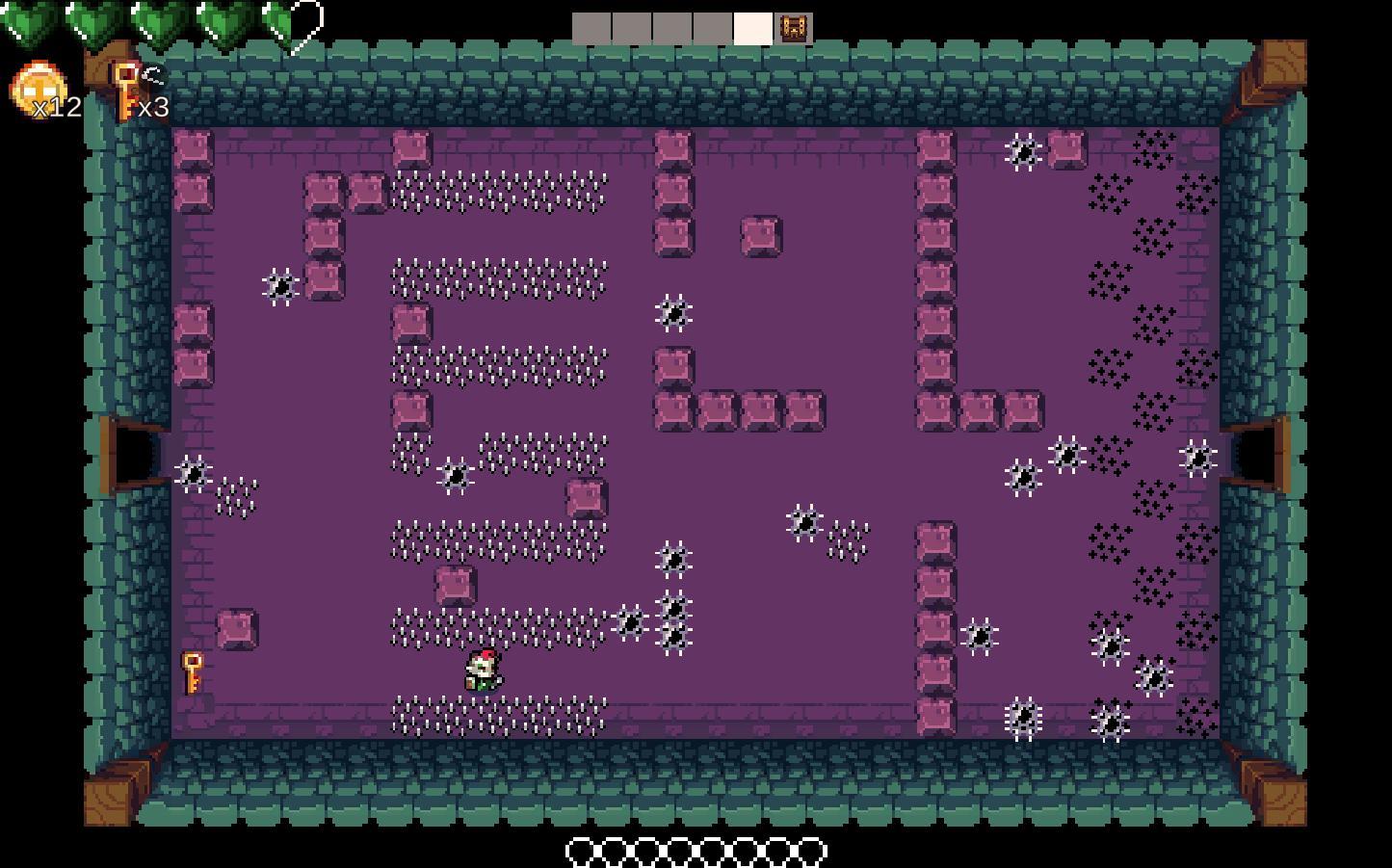Click the player character in the dungeon

[x=483, y=671]
